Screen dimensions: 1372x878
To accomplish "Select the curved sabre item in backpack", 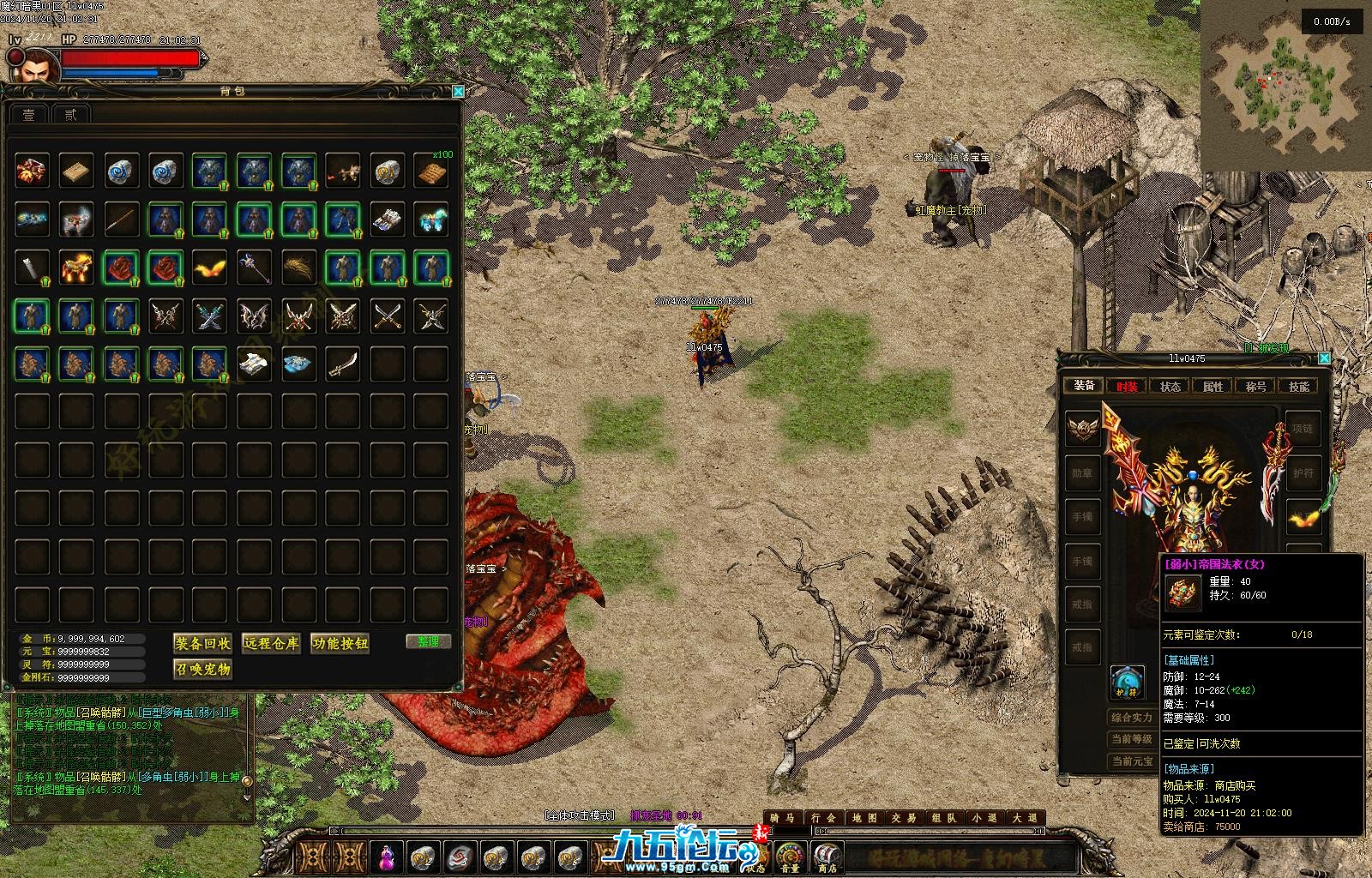I will tap(343, 364).
